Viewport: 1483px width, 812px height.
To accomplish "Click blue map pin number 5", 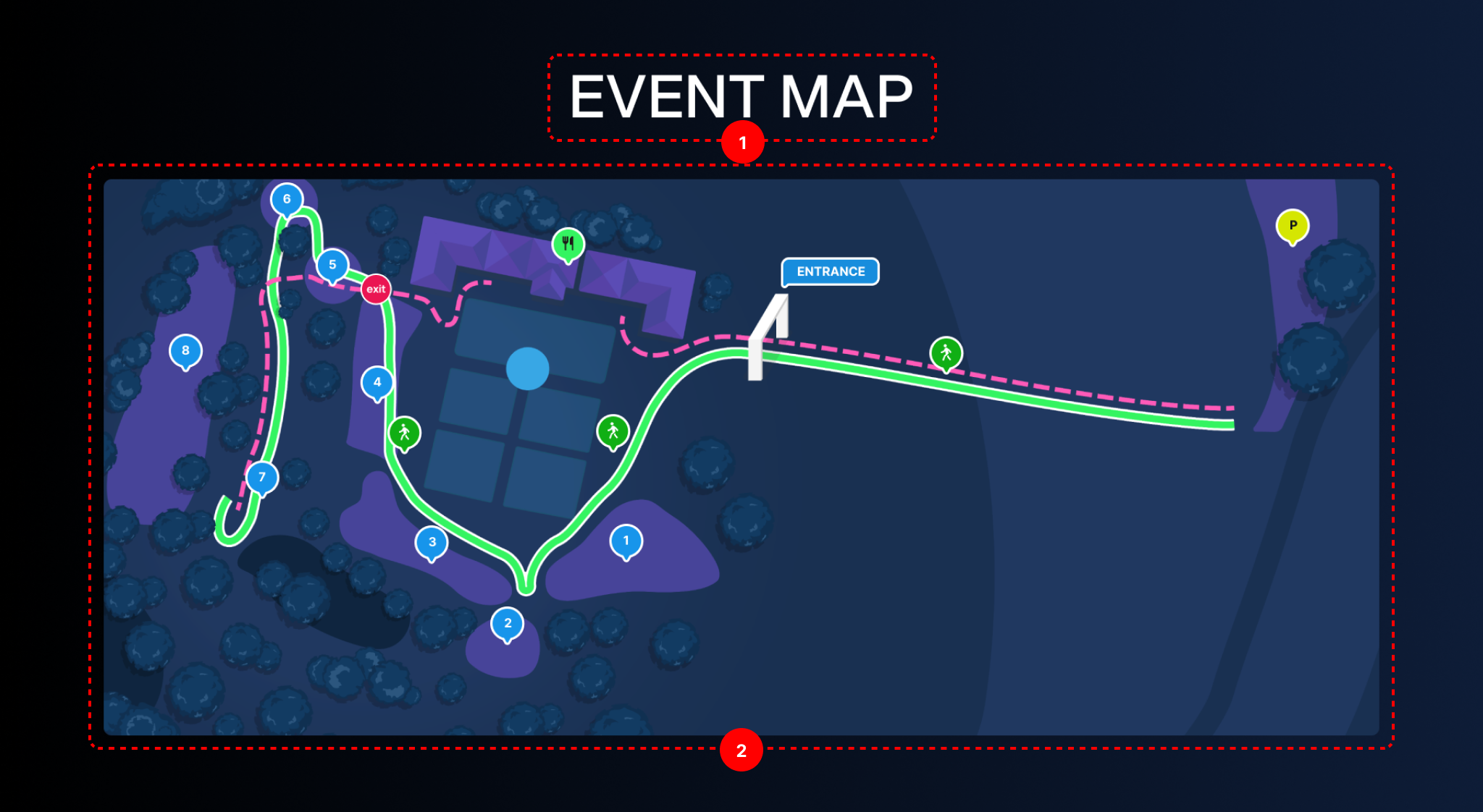I will [332, 265].
